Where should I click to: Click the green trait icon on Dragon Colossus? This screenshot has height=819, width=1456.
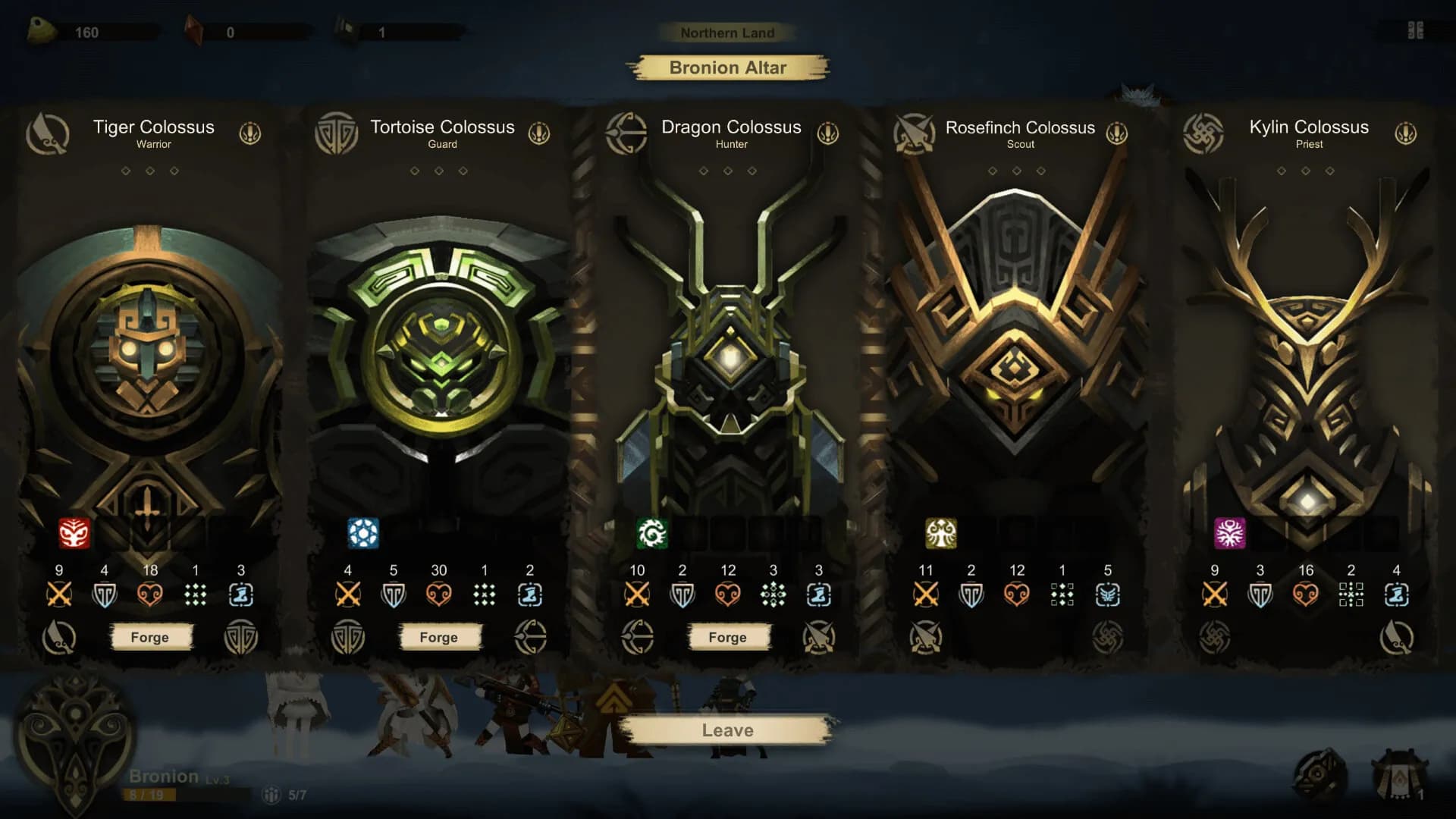[x=651, y=532]
